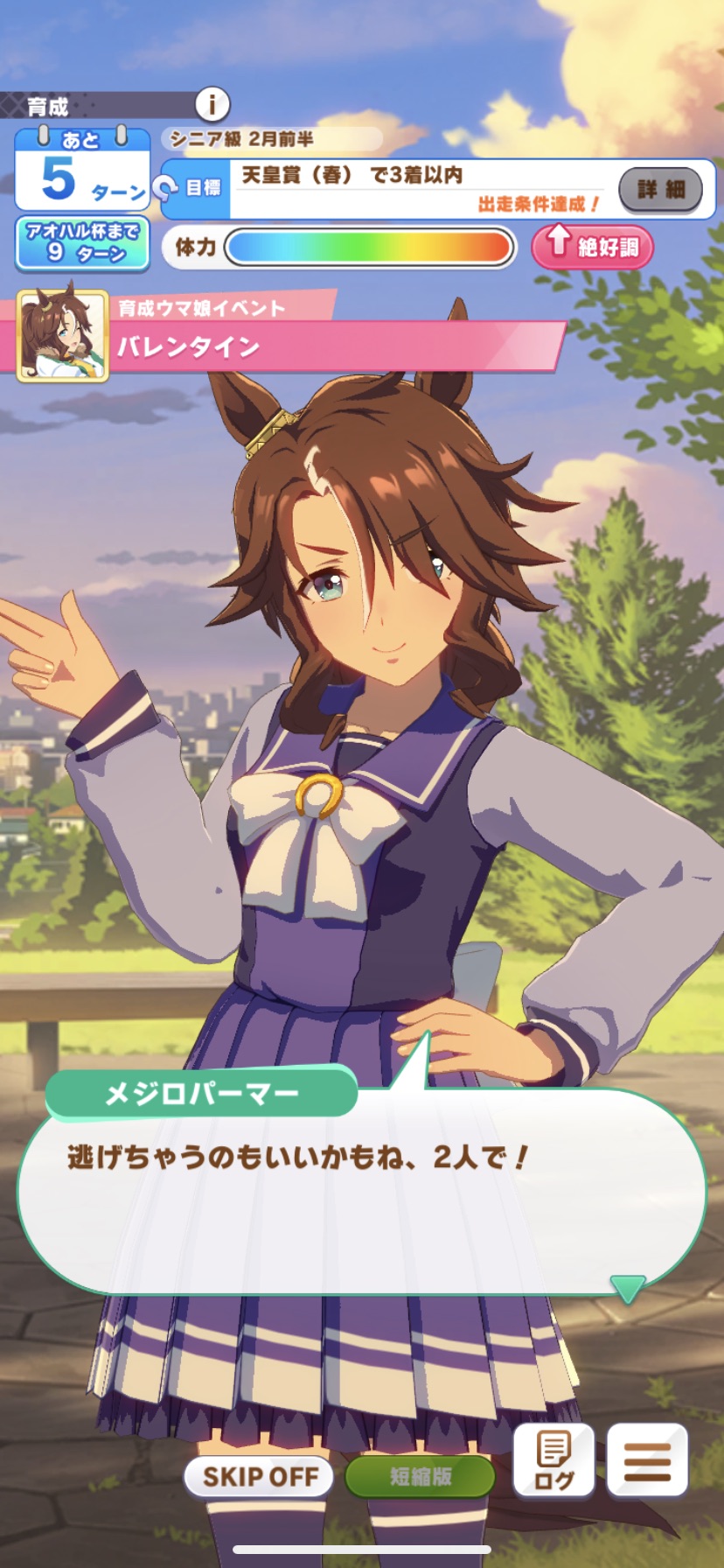Screen dimensions: 724x1568
Task: Tap the 絶好調 mood indicator
Action: (x=592, y=246)
